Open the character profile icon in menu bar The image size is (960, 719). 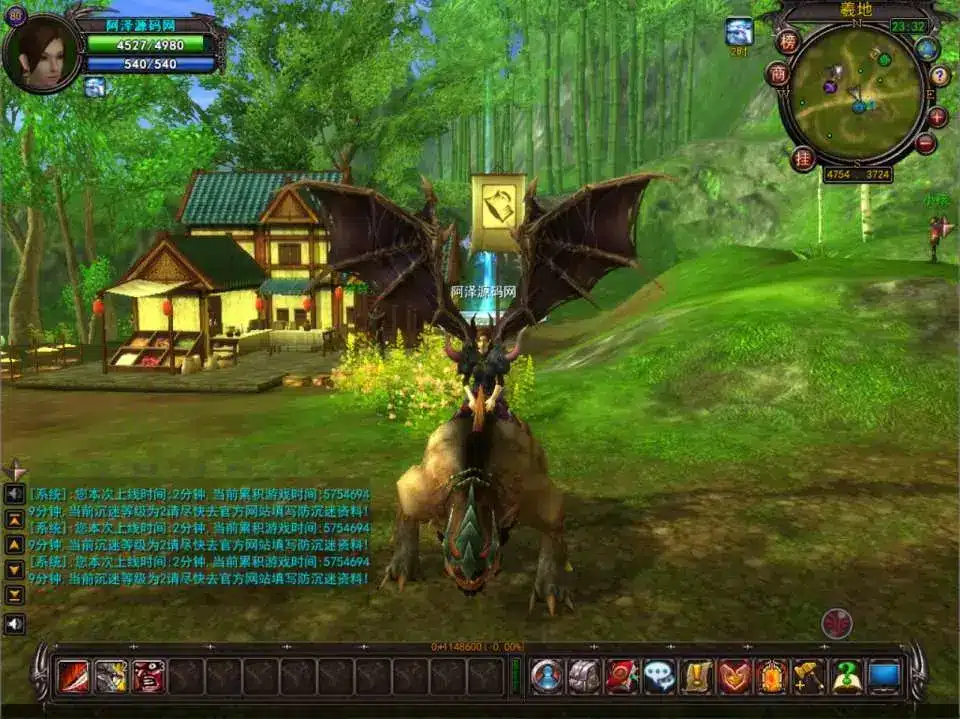pos(547,676)
